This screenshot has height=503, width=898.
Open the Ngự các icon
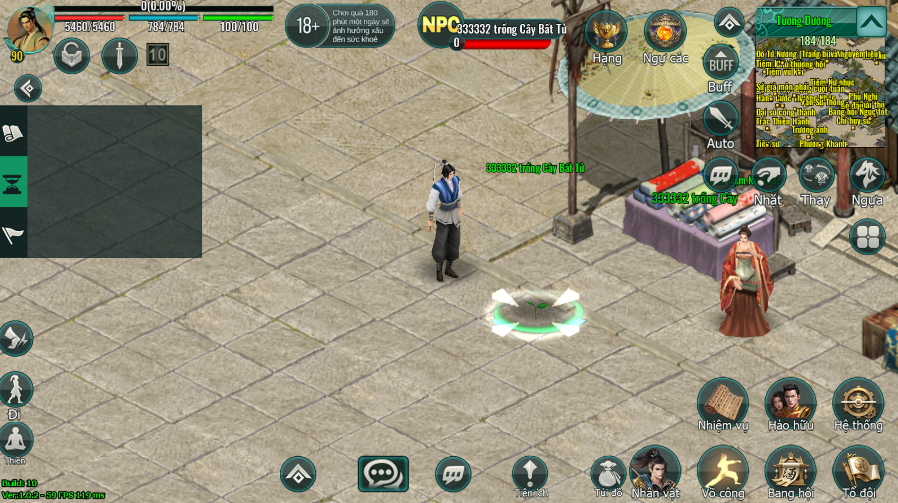point(665,32)
